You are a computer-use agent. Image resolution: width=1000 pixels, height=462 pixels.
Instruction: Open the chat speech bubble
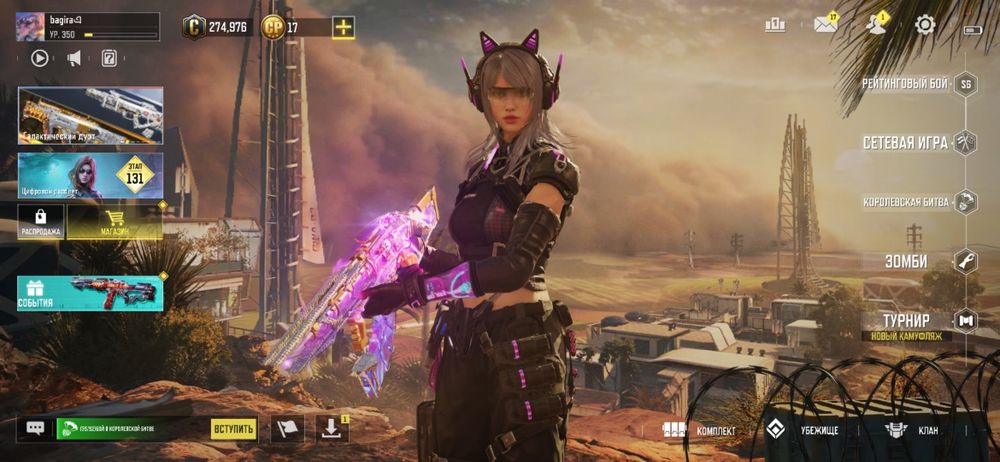pos(35,429)
